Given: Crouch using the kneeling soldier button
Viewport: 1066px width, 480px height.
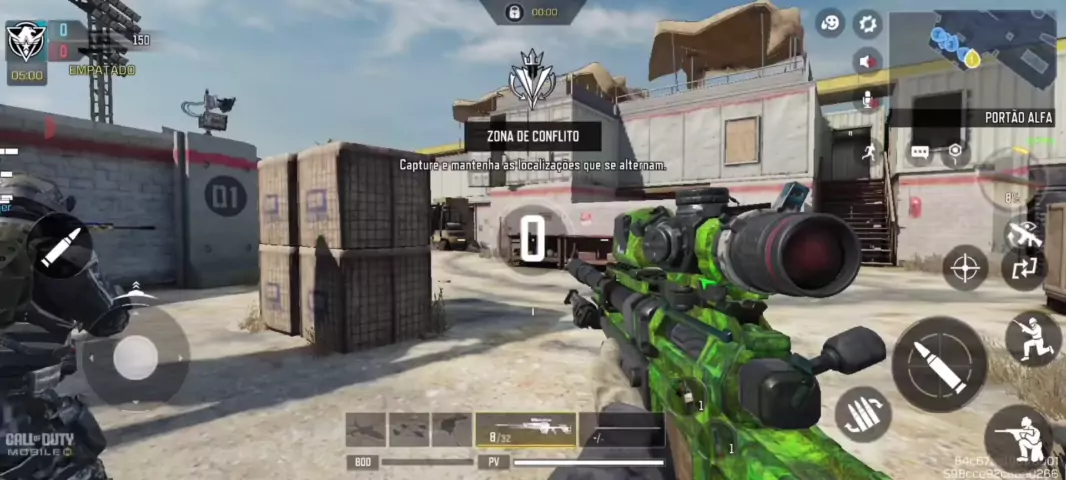Looking at the screenshot, I should pos(1032,339).
